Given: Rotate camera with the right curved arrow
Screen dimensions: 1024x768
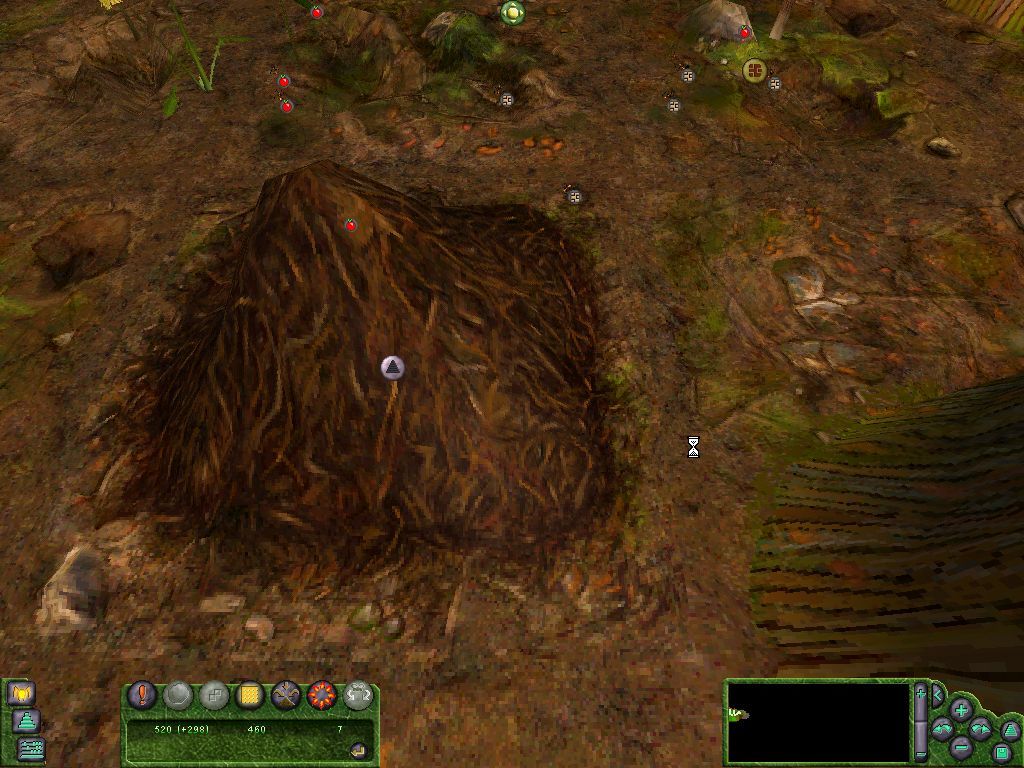Looking at the screenshot, I should pyautogui.click(x=980, y=729).
